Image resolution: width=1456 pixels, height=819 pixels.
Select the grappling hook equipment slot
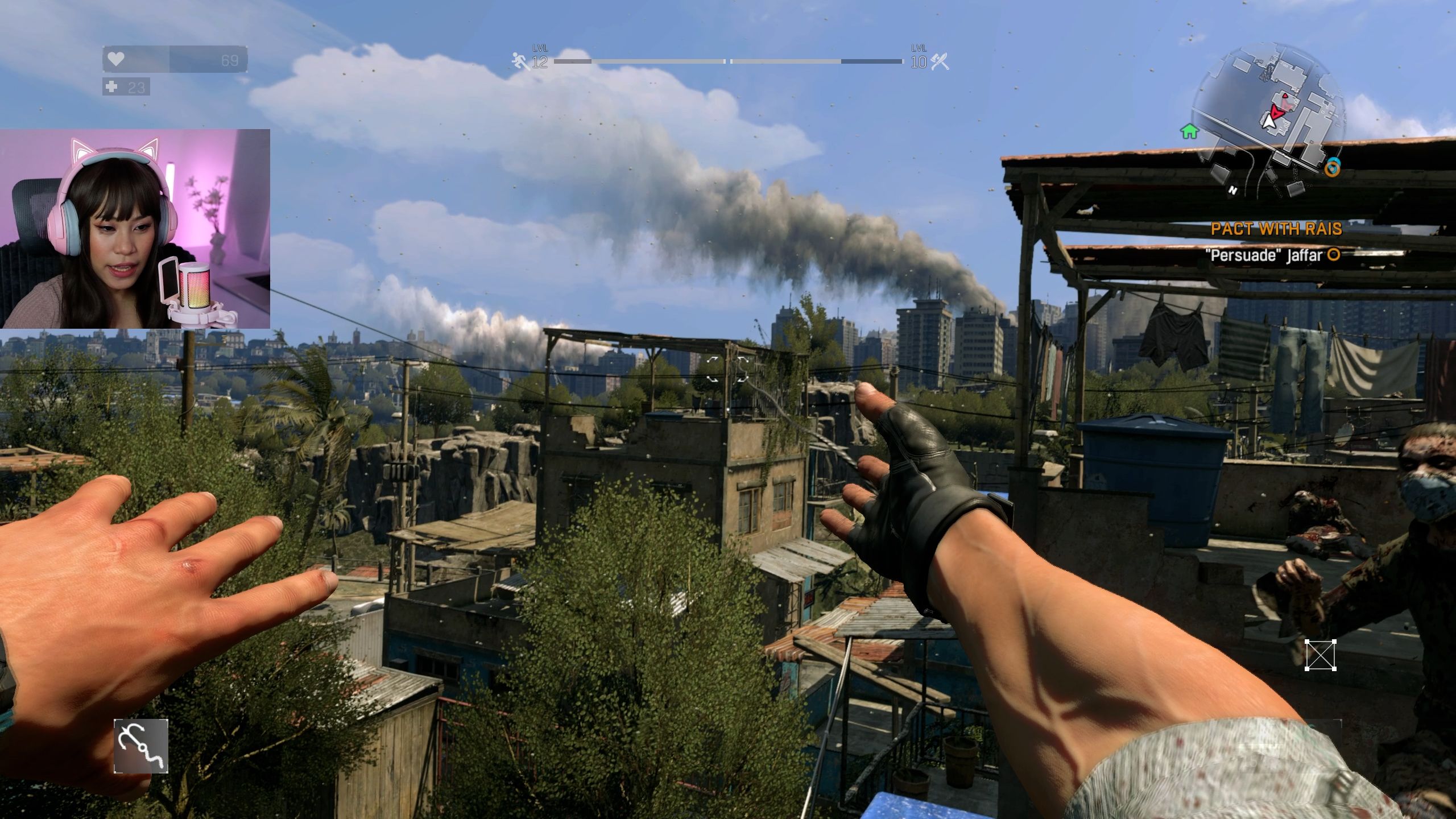[141, 746]
